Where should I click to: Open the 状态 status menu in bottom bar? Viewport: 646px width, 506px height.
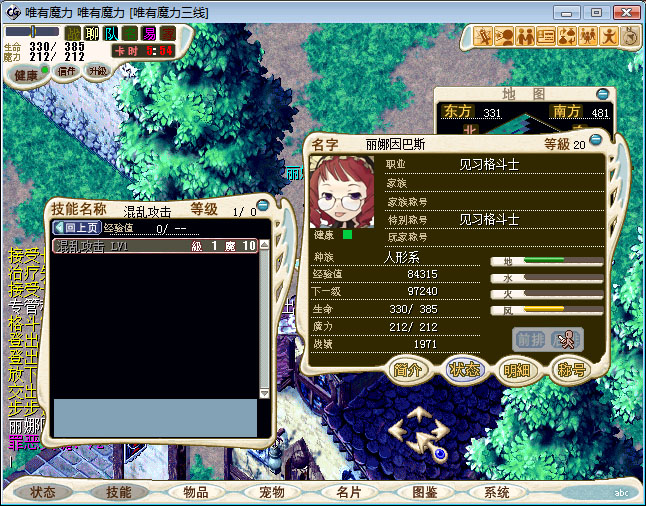(43, 492)
